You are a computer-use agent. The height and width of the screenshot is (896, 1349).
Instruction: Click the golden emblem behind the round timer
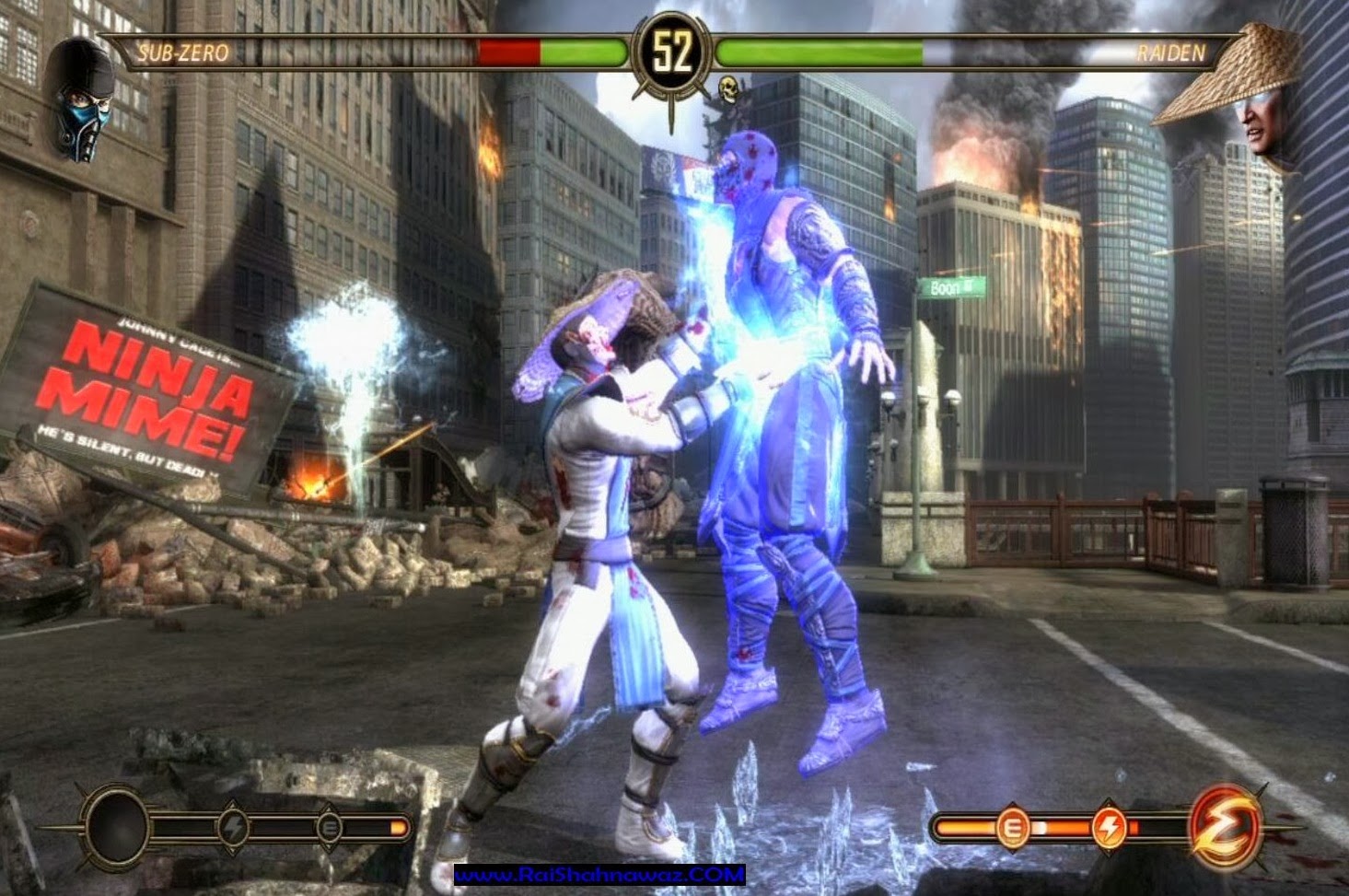pos(671,92)
